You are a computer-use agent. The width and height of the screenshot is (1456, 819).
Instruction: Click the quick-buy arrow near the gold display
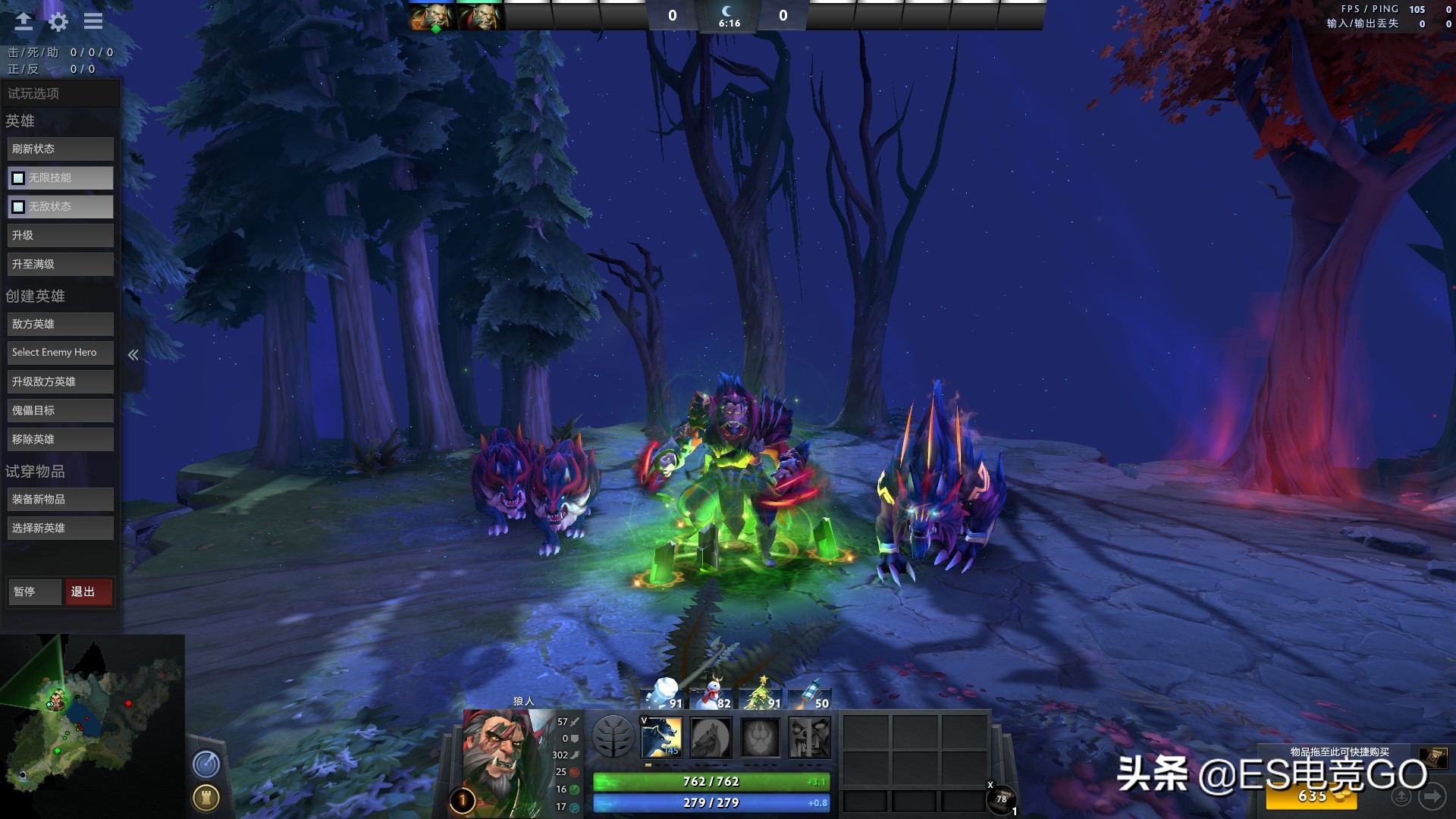(1432, 795)
